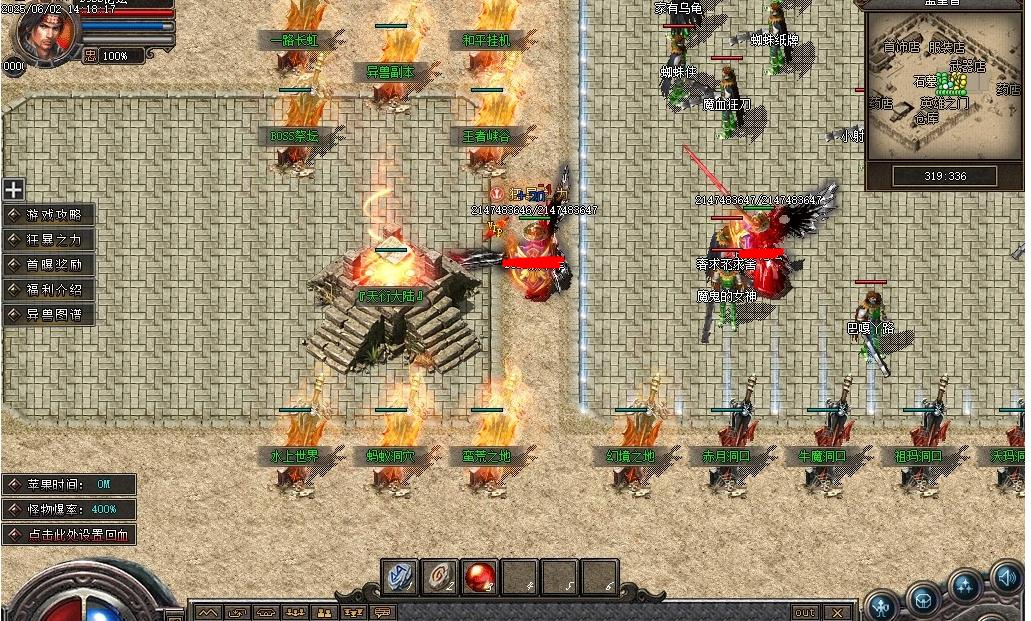Close the chat bar with the X button
Viewport: 1031px width, 621px height.
point(837,612)
